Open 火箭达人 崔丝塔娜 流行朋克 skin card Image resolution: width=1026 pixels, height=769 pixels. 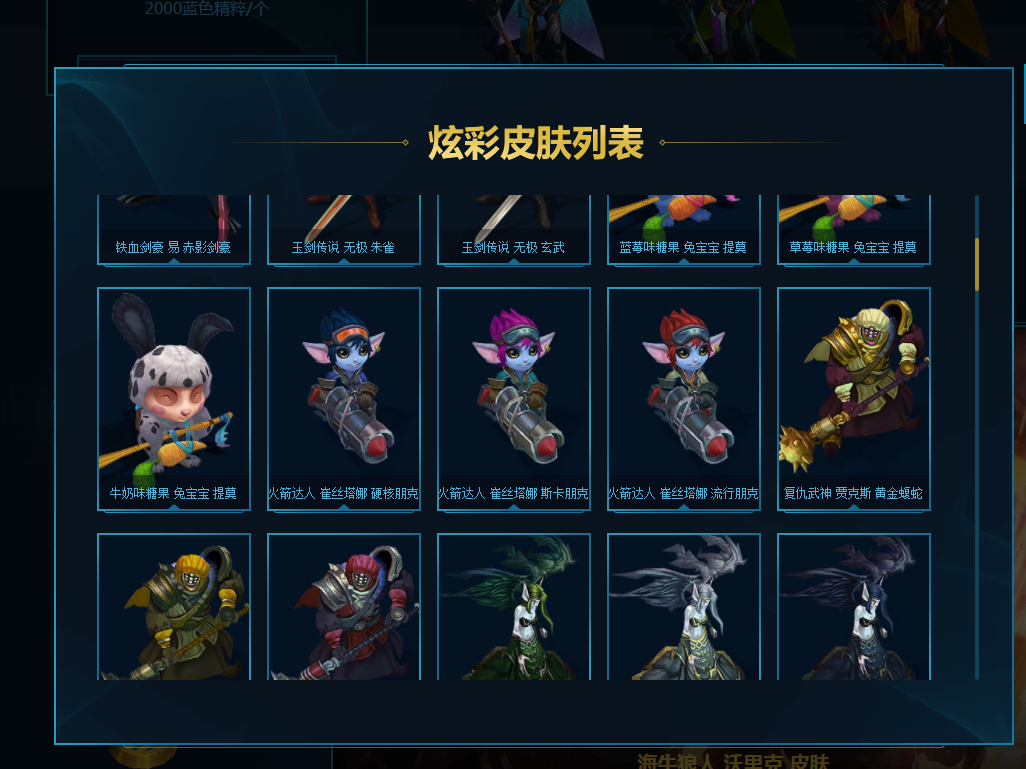pyautogui.click(x=683, y=398)
